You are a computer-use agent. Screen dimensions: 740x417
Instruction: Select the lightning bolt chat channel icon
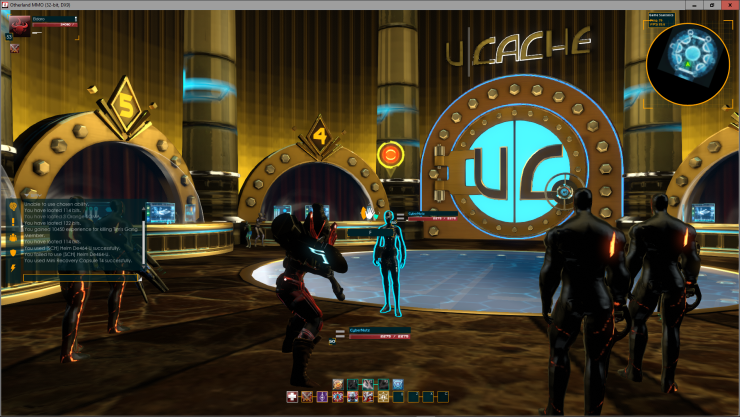pyautogui.click(x=13, y=267)
